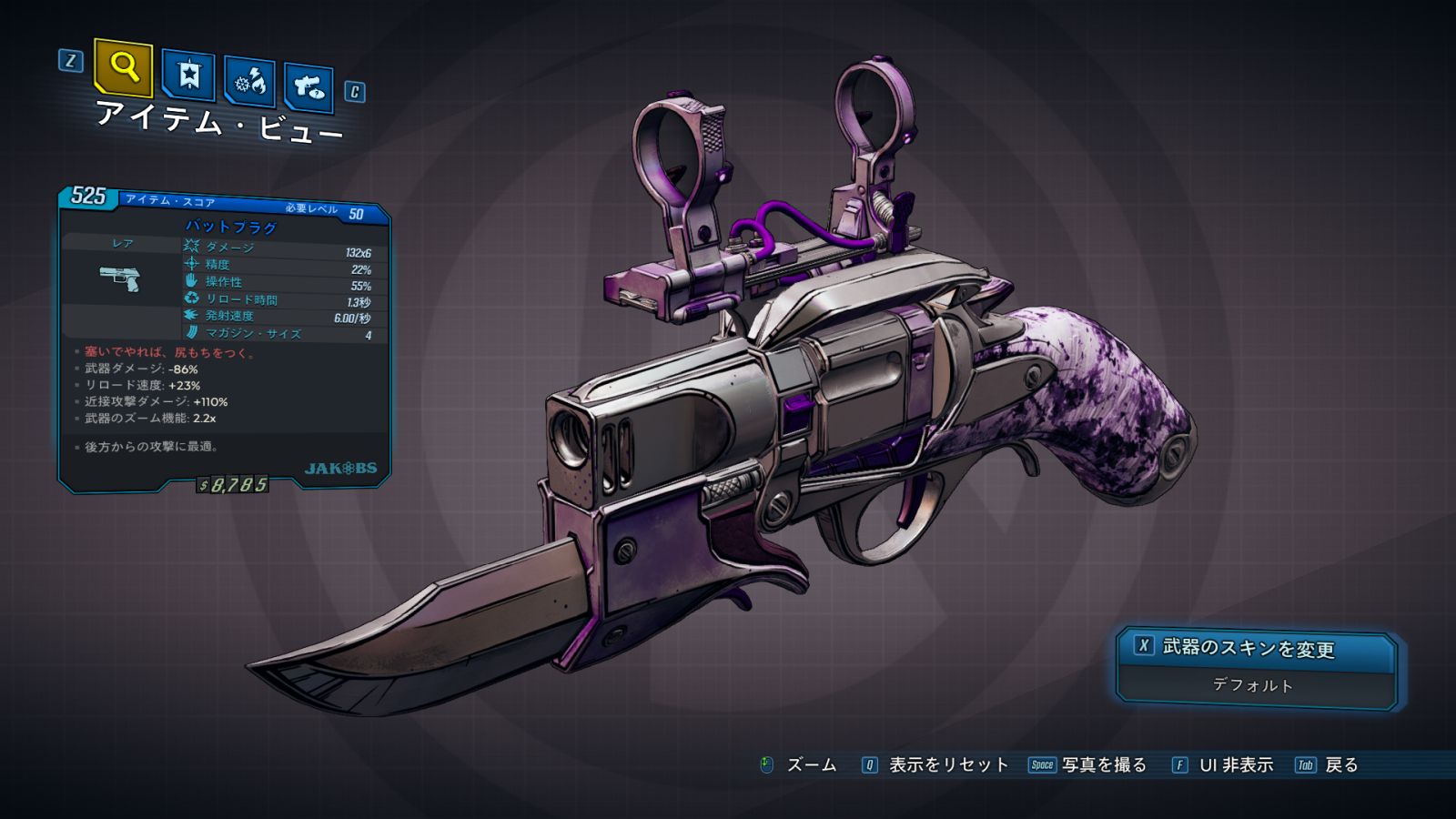Switch to the star banner tab
Screen dimensions: 1456x819
point(188,75)
